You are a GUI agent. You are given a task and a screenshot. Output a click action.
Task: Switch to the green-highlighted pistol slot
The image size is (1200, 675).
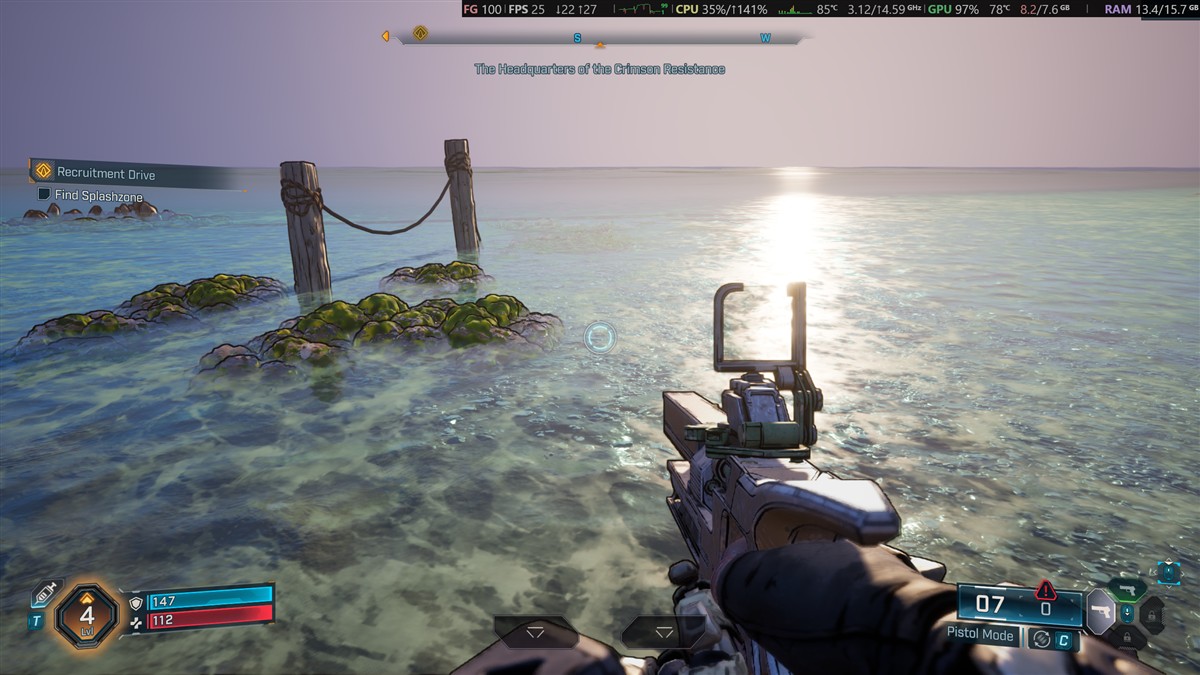point(1127,588)
